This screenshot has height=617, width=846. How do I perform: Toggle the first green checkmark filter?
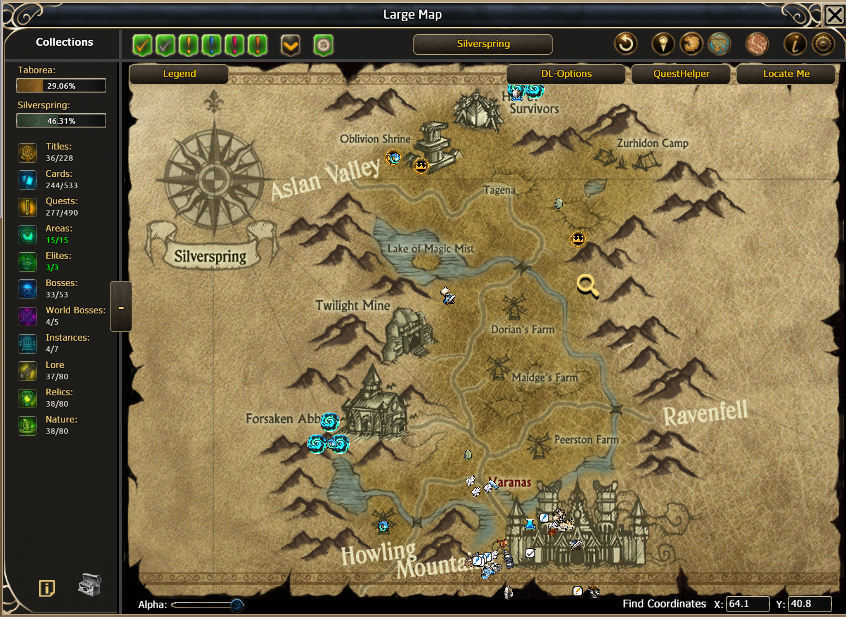[143, 45]
